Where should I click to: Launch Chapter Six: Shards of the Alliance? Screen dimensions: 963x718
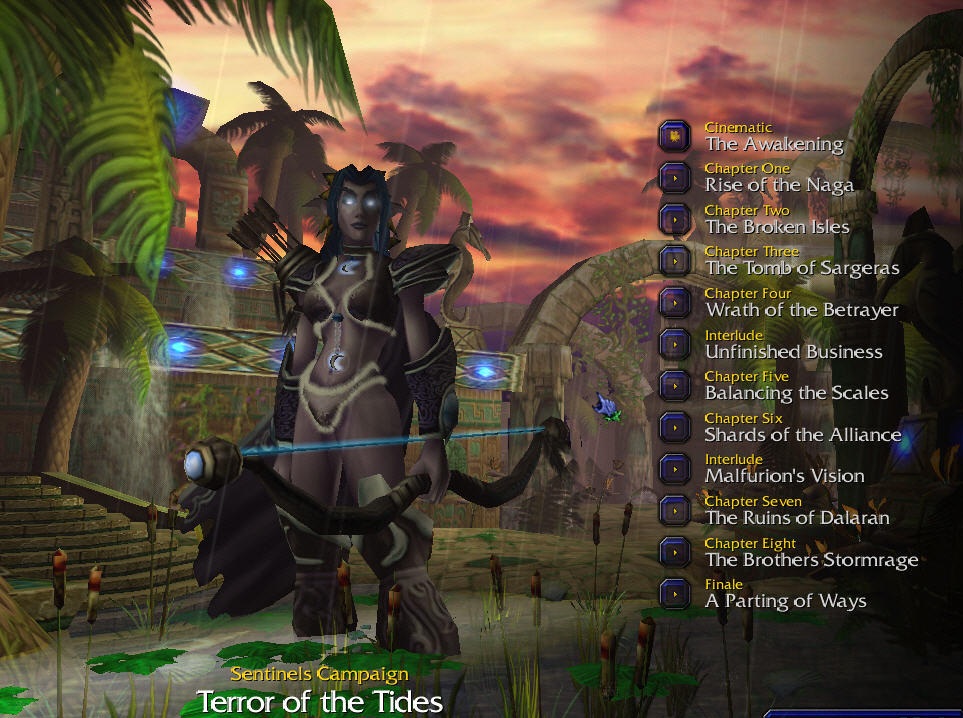coord(675,427)
